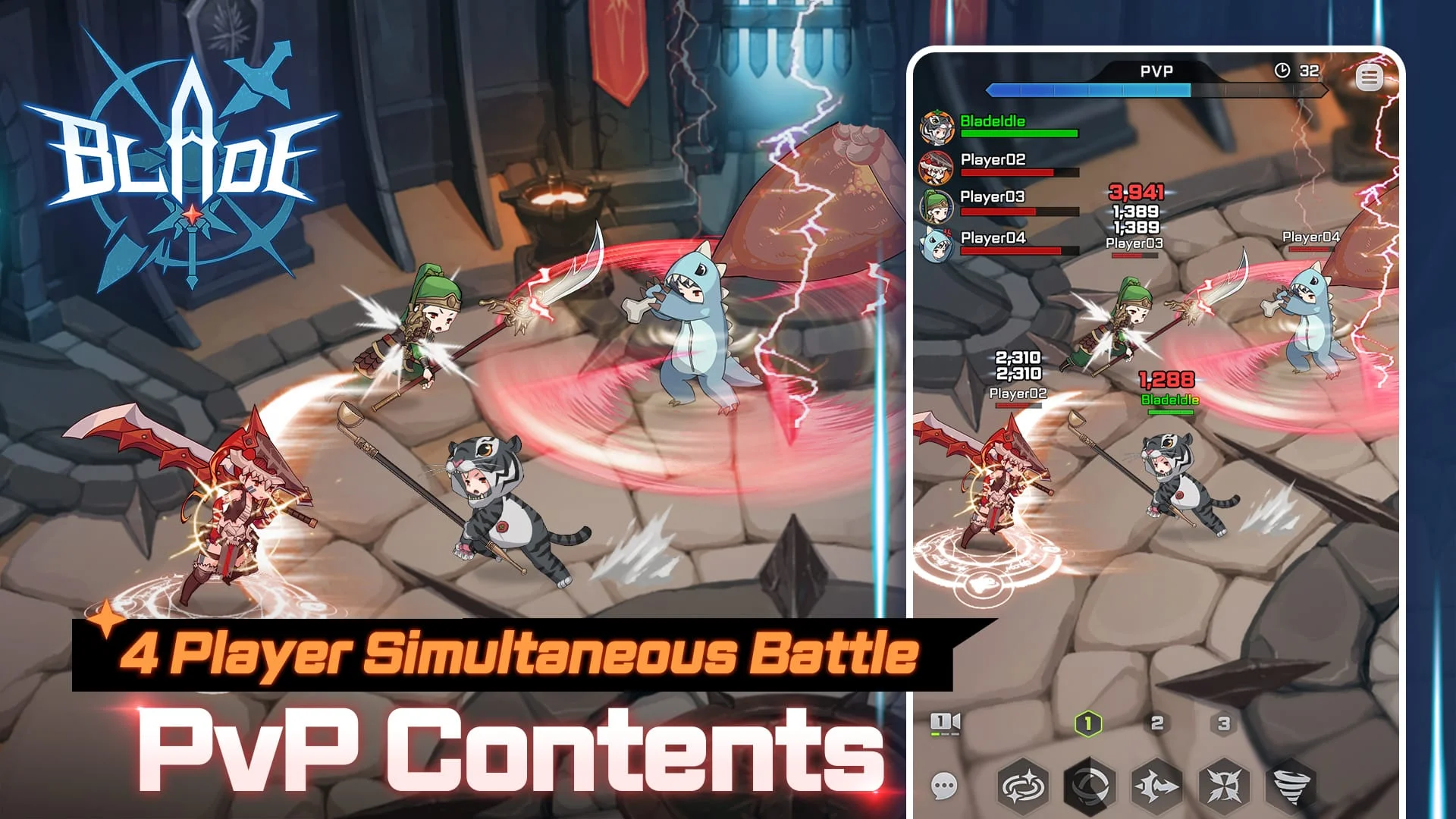Image resolution: width=1456 pixels, height=819 pixels.
Task: Open the chat bubble icon
Action: [x=944, y=785]
